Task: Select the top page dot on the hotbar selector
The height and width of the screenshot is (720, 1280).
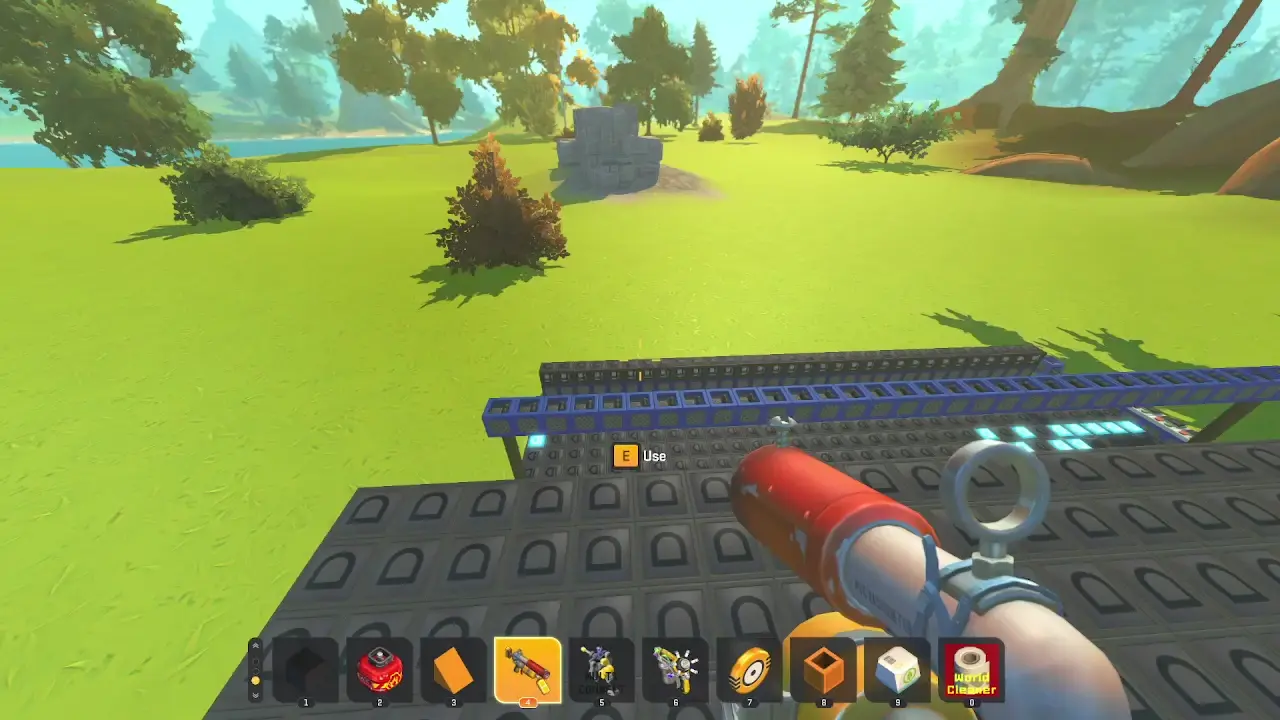Action: pyautogui.click(x=255, y=661)
